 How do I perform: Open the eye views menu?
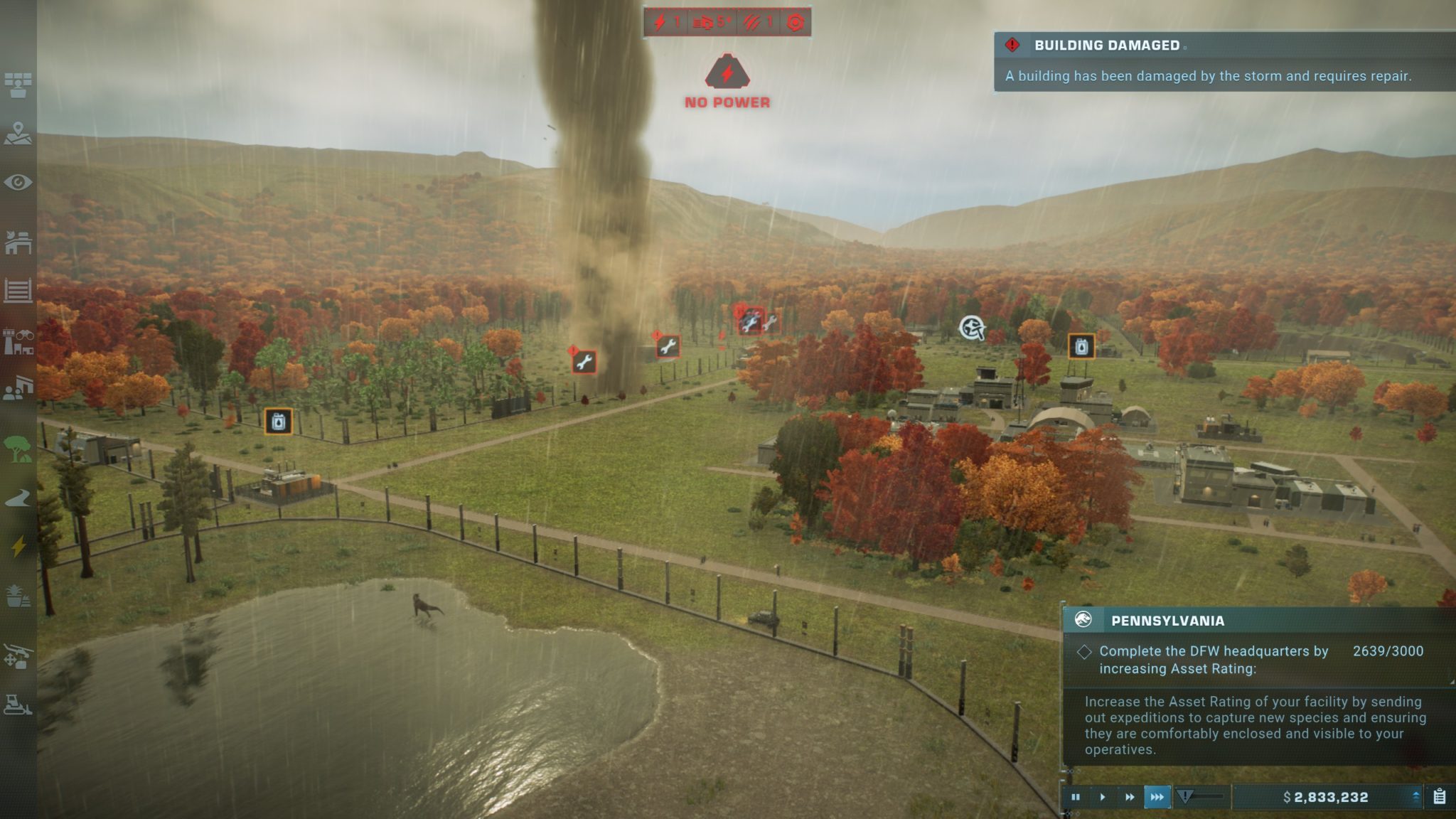pos(18,183)
